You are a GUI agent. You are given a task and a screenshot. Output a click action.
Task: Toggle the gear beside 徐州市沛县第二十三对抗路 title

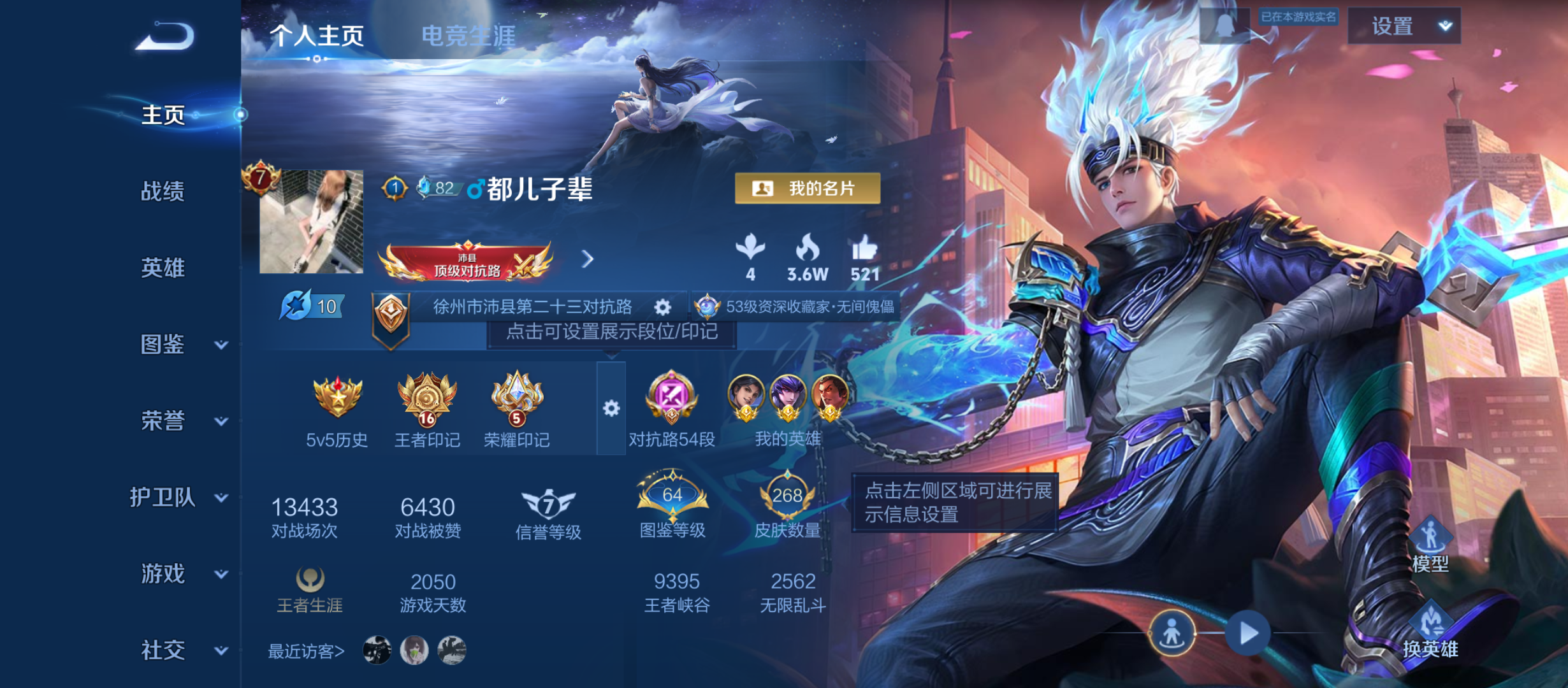(x=663, y=307)
